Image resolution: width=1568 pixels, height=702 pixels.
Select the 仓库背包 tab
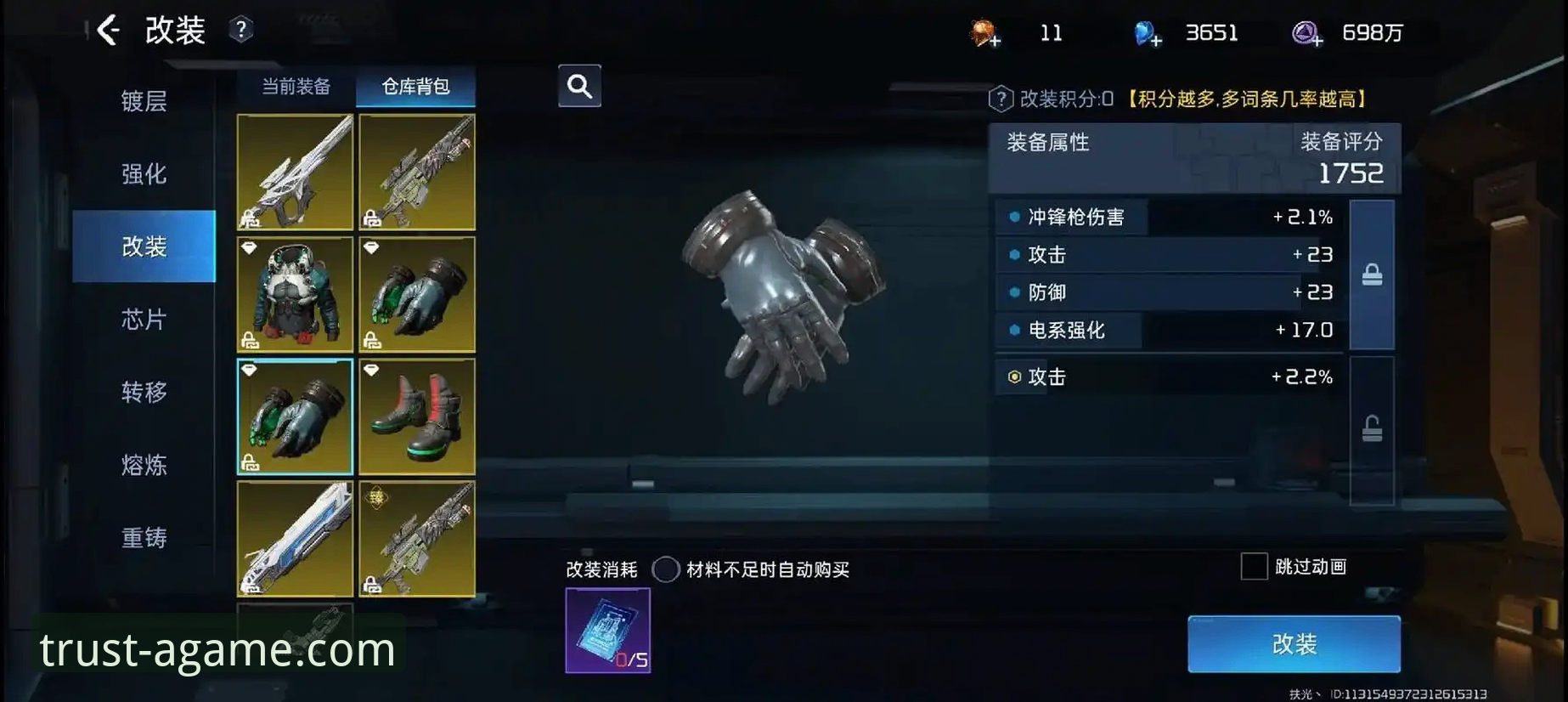click(415, 87)
